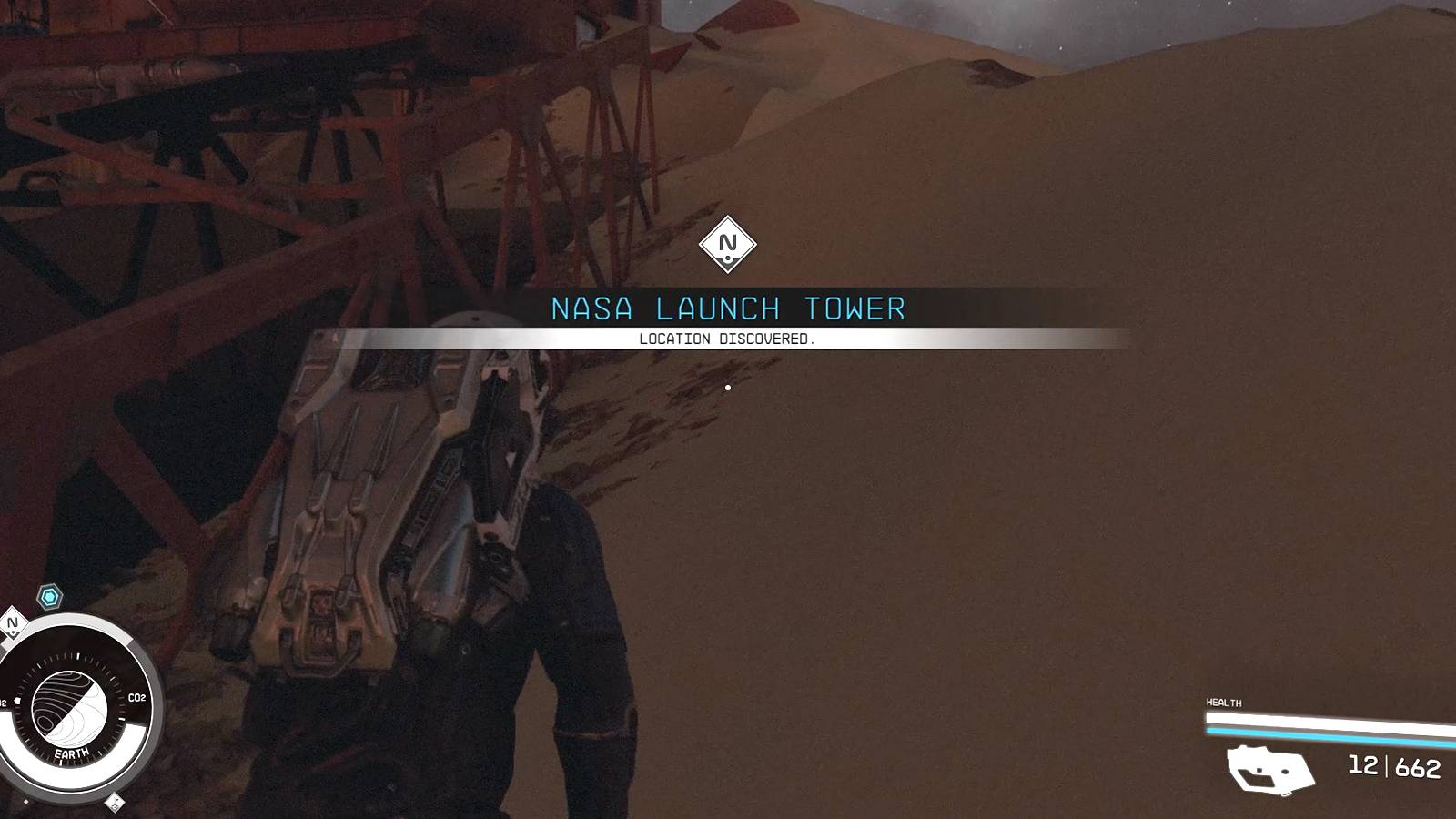Click the diamond marker below the Earth dial
This screenshot has width=1456, height=819.
(x=116, y=804)
